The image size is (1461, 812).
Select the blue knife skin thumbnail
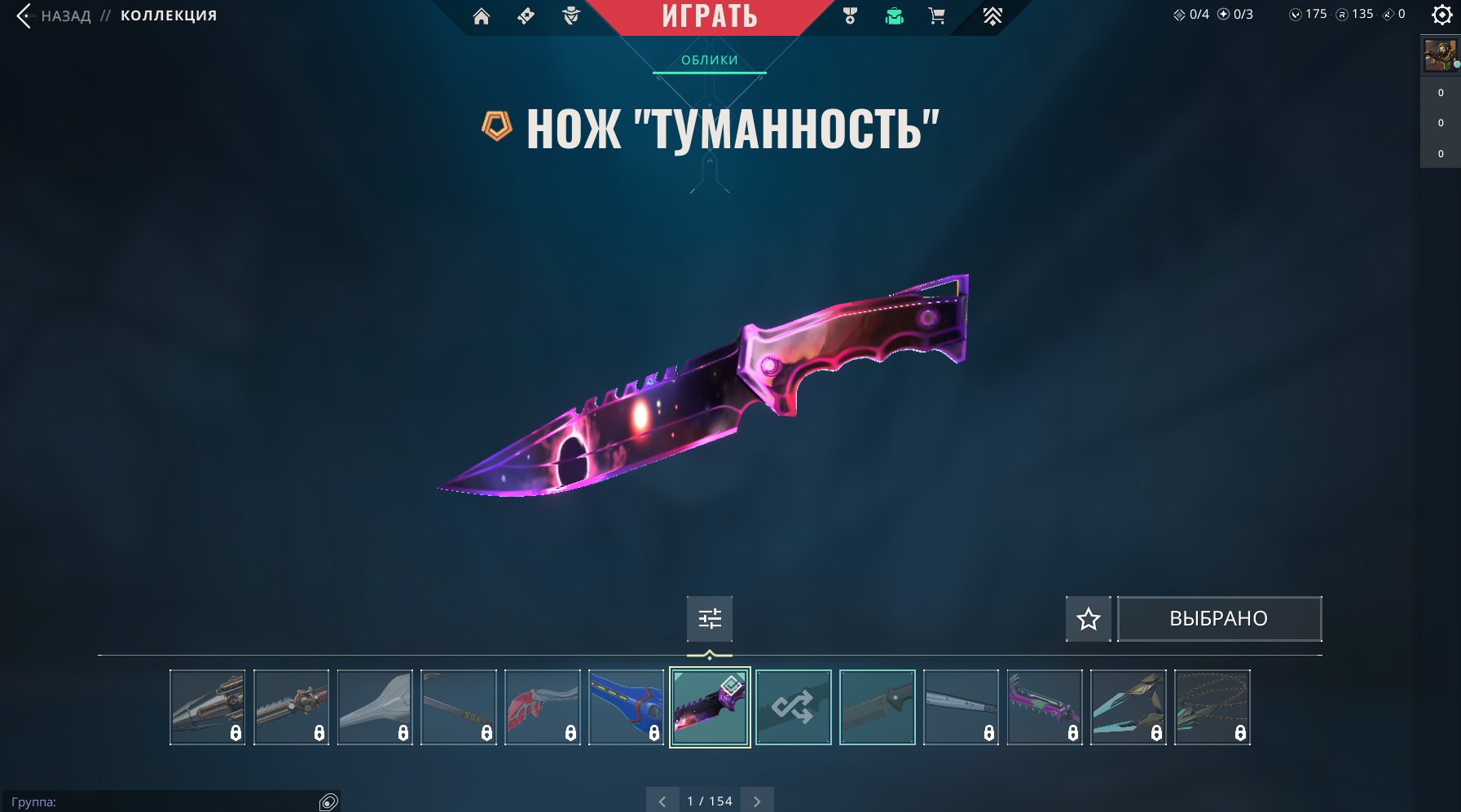pyautogui.click(x=627, y=707)
